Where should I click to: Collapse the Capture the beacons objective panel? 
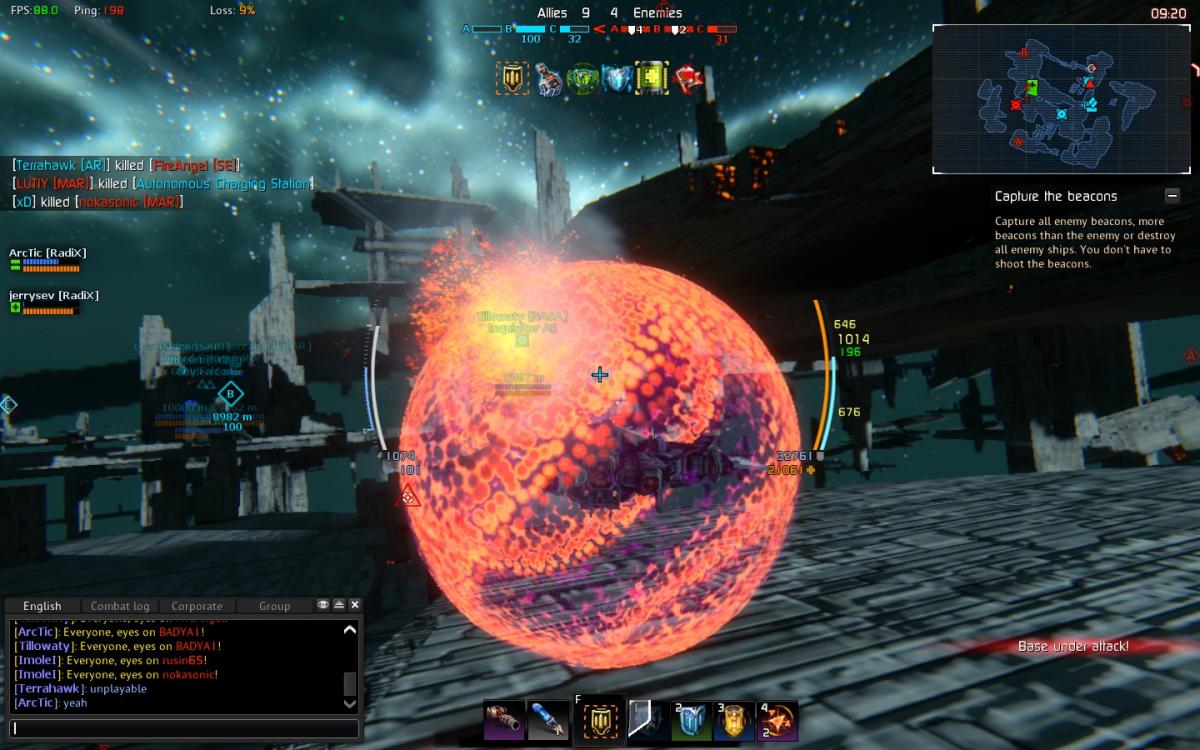pos(1172,196)
